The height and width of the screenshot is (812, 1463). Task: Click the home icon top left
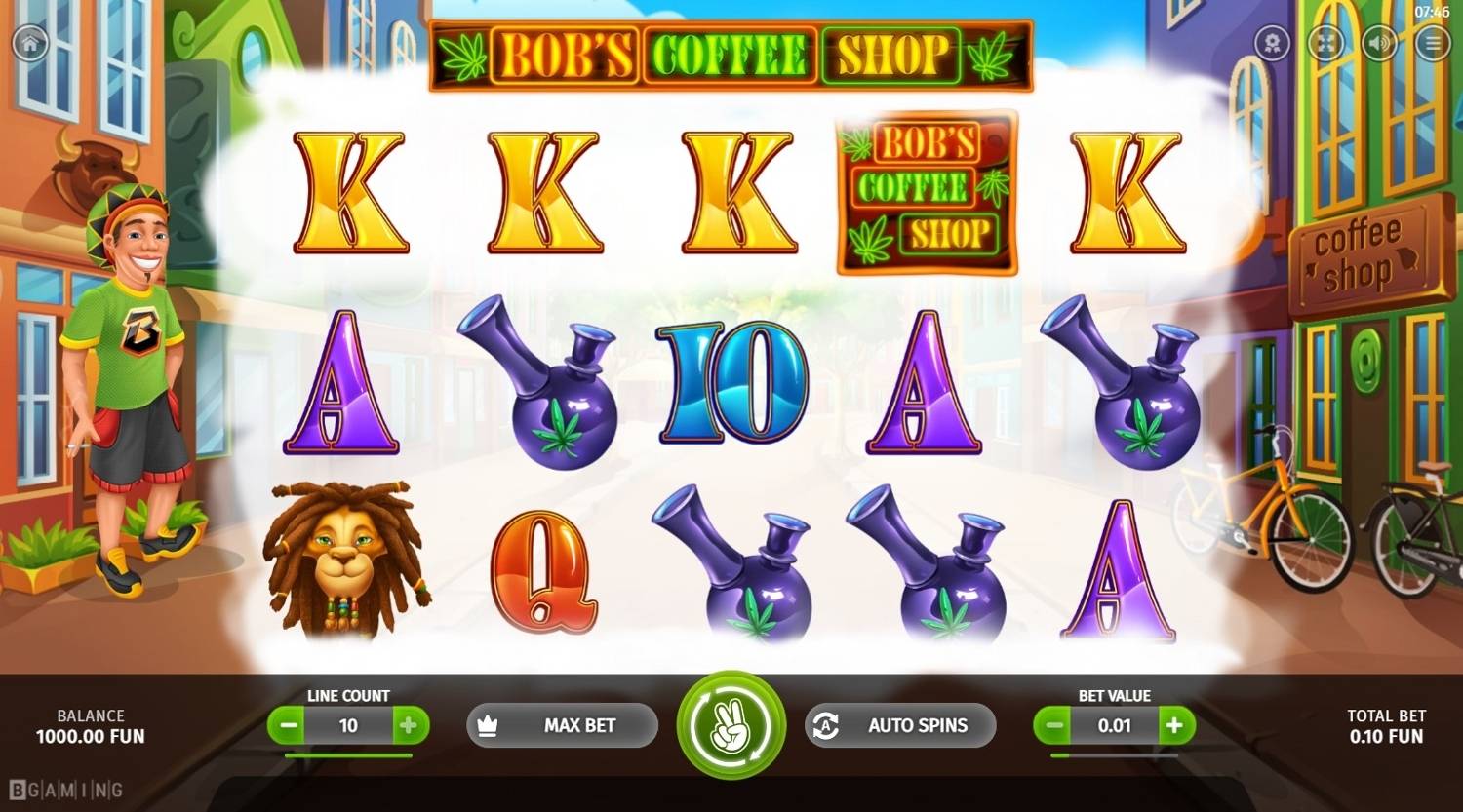pos(28,43)
